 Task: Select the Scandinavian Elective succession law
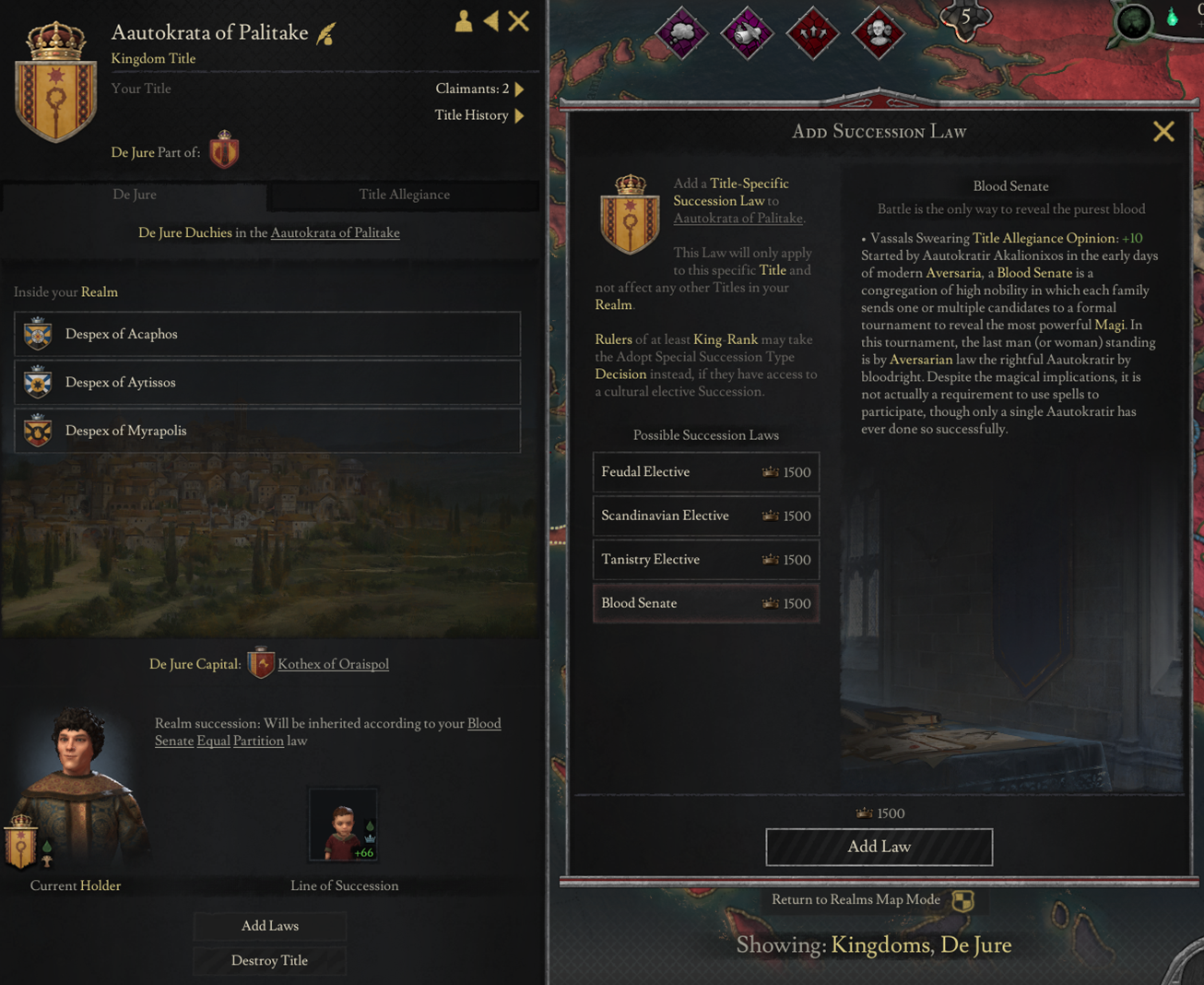tap(705, 516)
